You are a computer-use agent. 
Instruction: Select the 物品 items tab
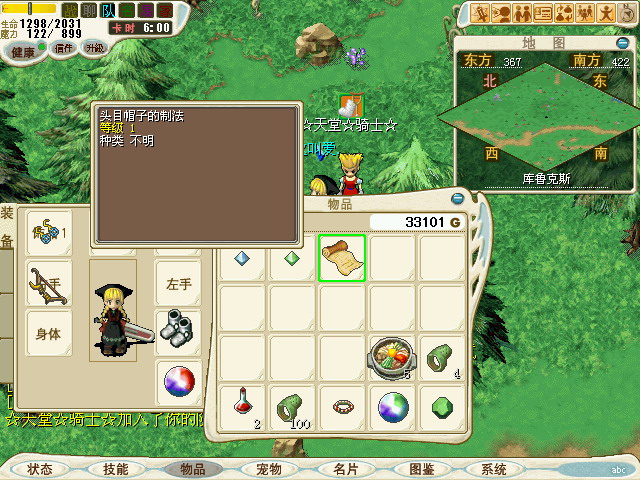coord(192,469)
